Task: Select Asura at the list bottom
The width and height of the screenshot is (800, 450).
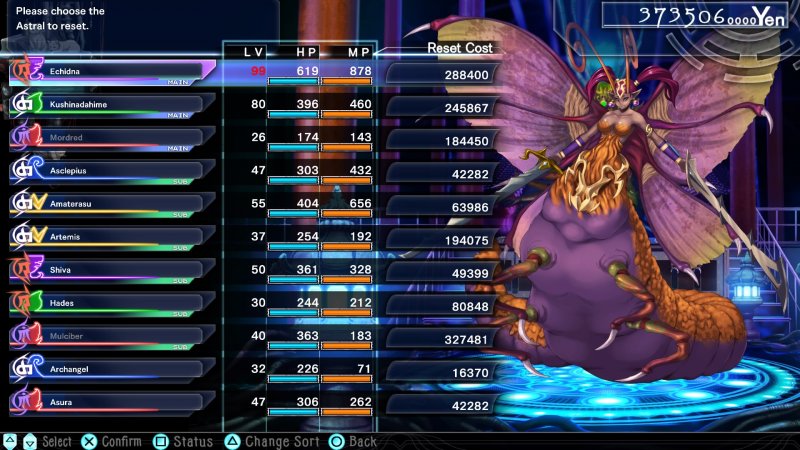Action: coord(110,402)
